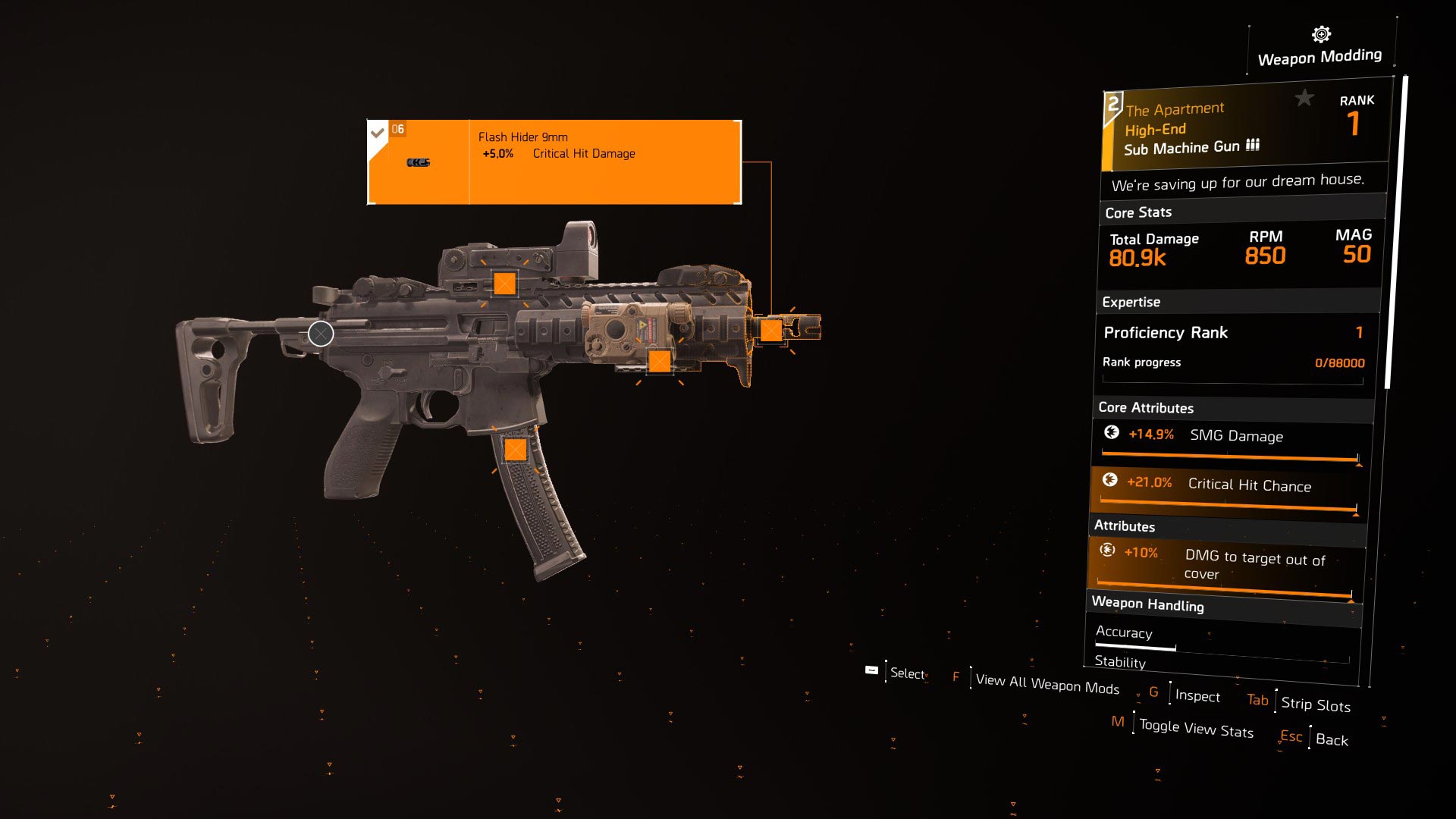This screenshot has width=1456, height=819.
Task: Select DMG to target out of cover attribute
Action: (1225, 565)
